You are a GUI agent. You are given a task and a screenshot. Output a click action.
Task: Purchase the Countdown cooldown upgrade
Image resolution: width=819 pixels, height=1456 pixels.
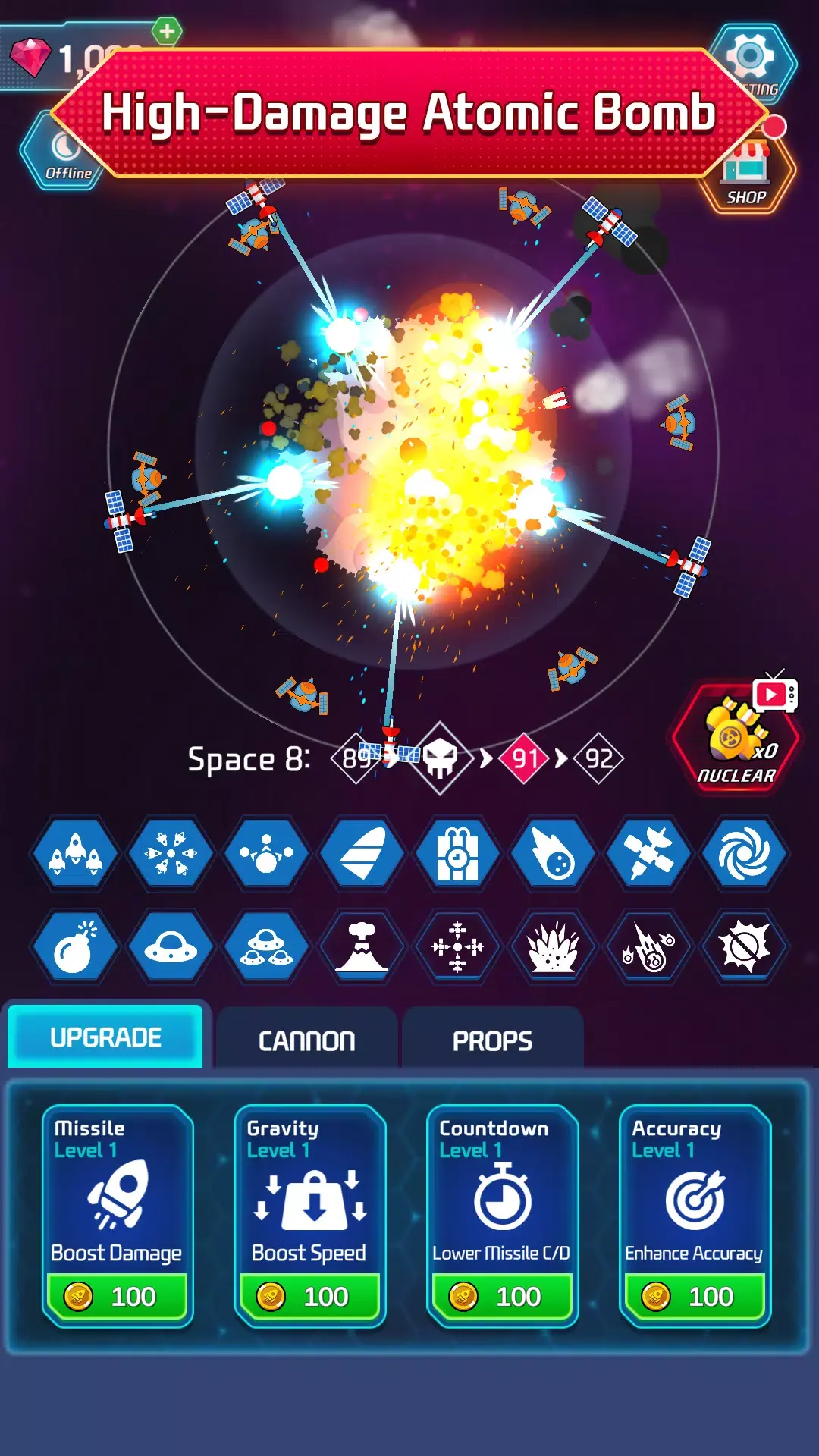pos(503,1296)
